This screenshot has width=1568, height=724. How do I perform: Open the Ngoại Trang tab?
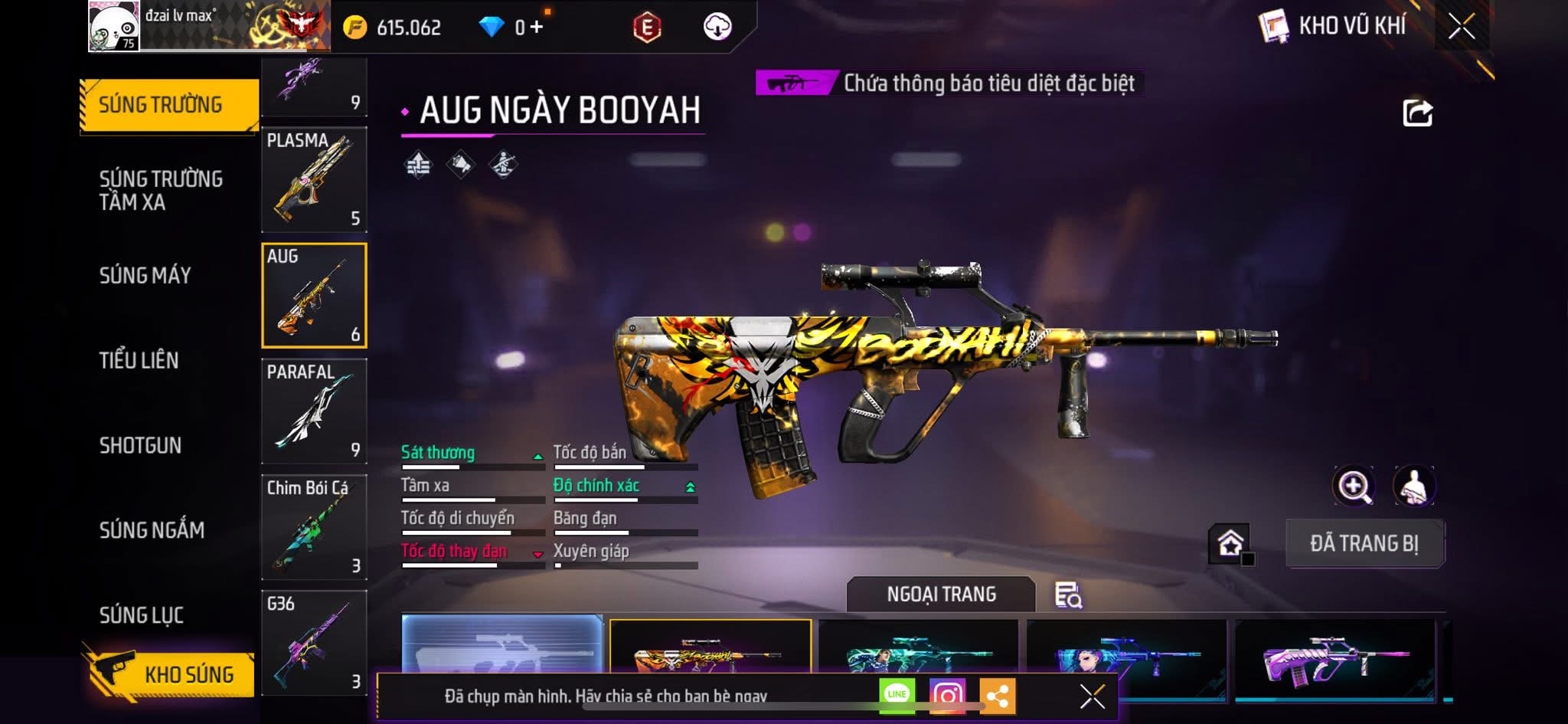point(941,595)
